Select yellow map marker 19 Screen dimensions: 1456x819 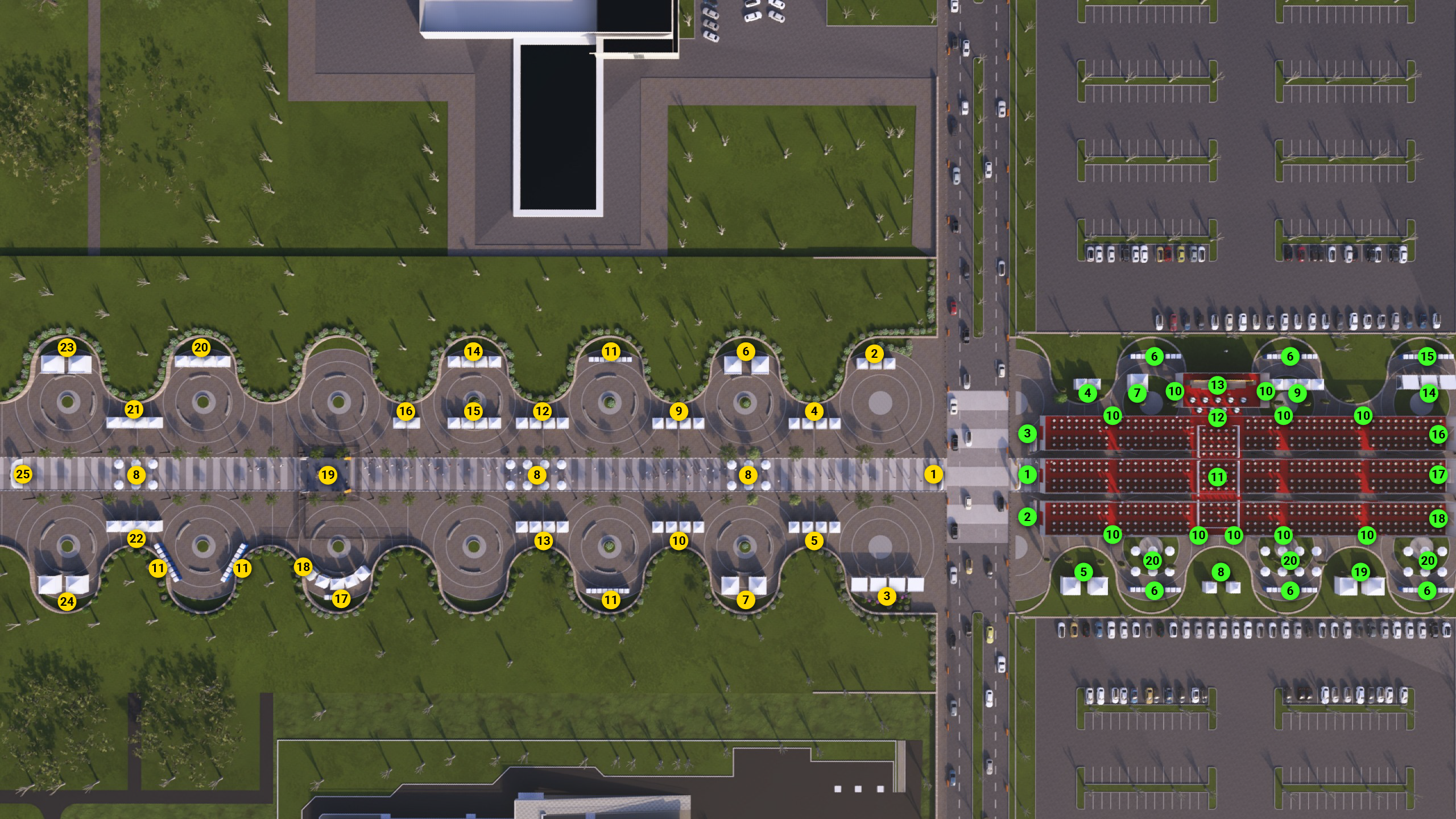coord(328,475)
